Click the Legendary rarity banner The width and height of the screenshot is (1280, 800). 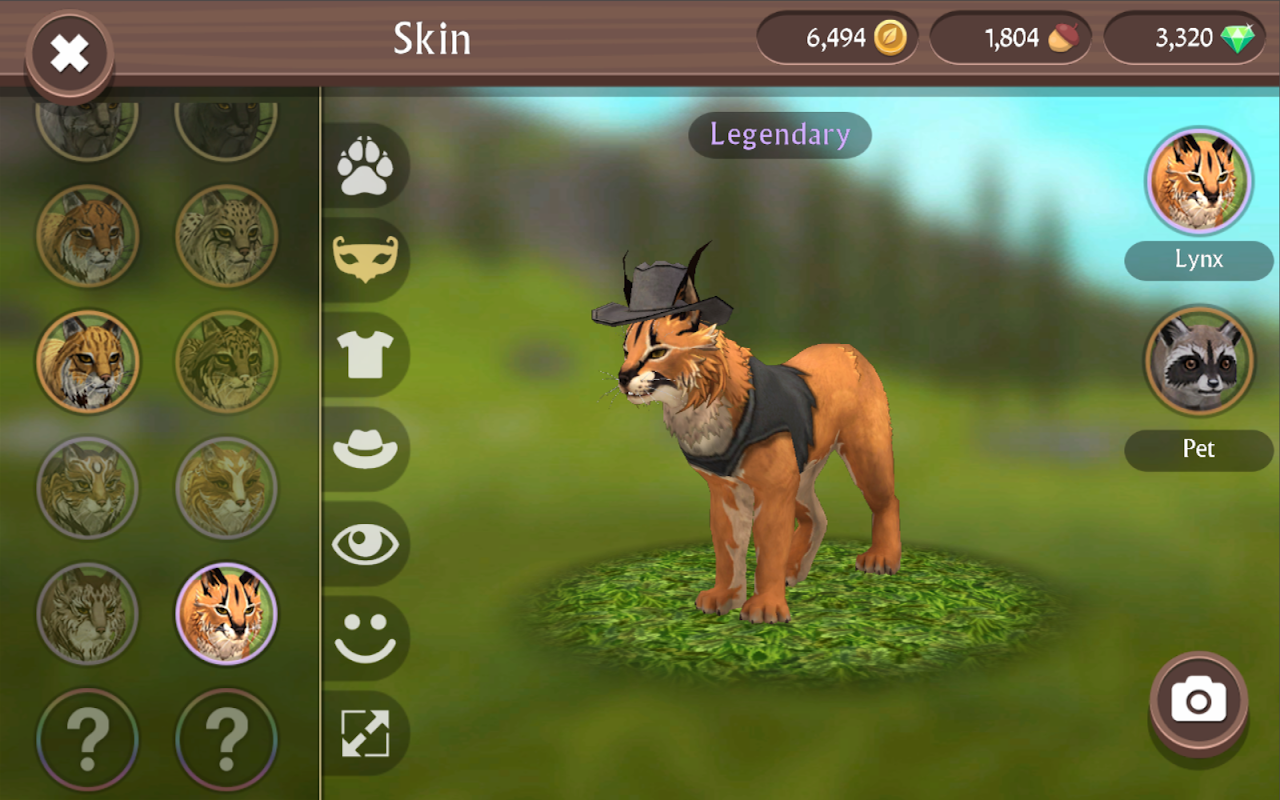[780, 136]
